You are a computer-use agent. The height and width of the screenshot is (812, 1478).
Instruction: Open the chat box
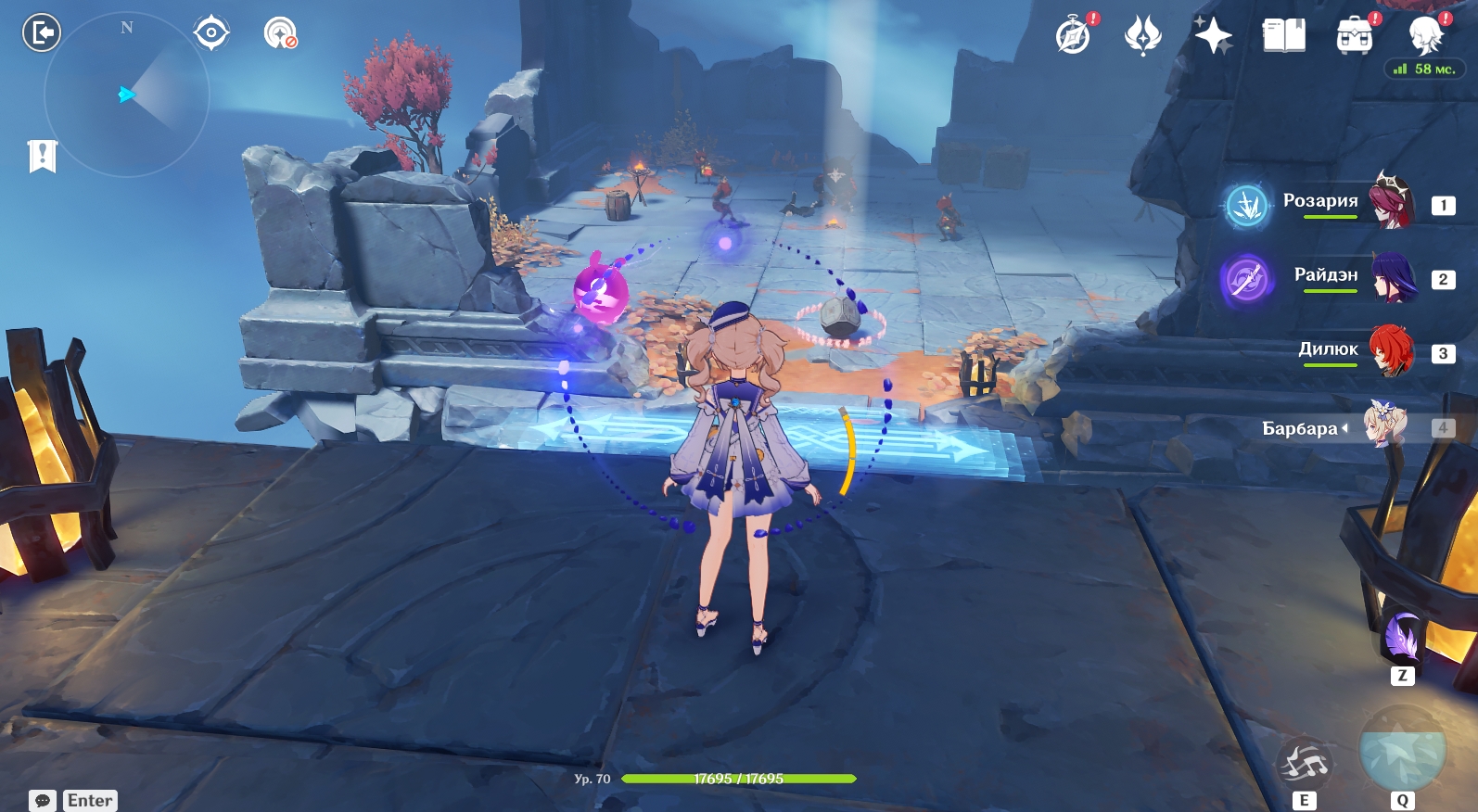[43, 800]
